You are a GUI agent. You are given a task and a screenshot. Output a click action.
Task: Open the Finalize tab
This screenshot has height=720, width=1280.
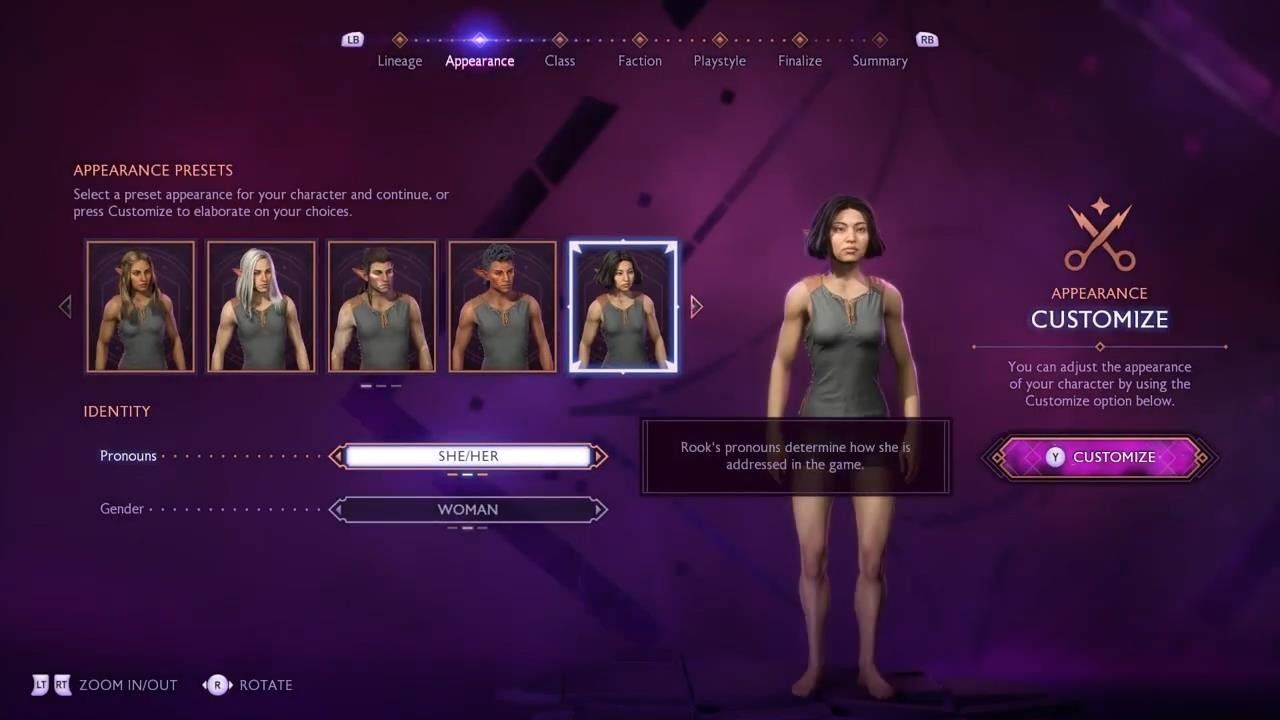(x=800, y=60)
